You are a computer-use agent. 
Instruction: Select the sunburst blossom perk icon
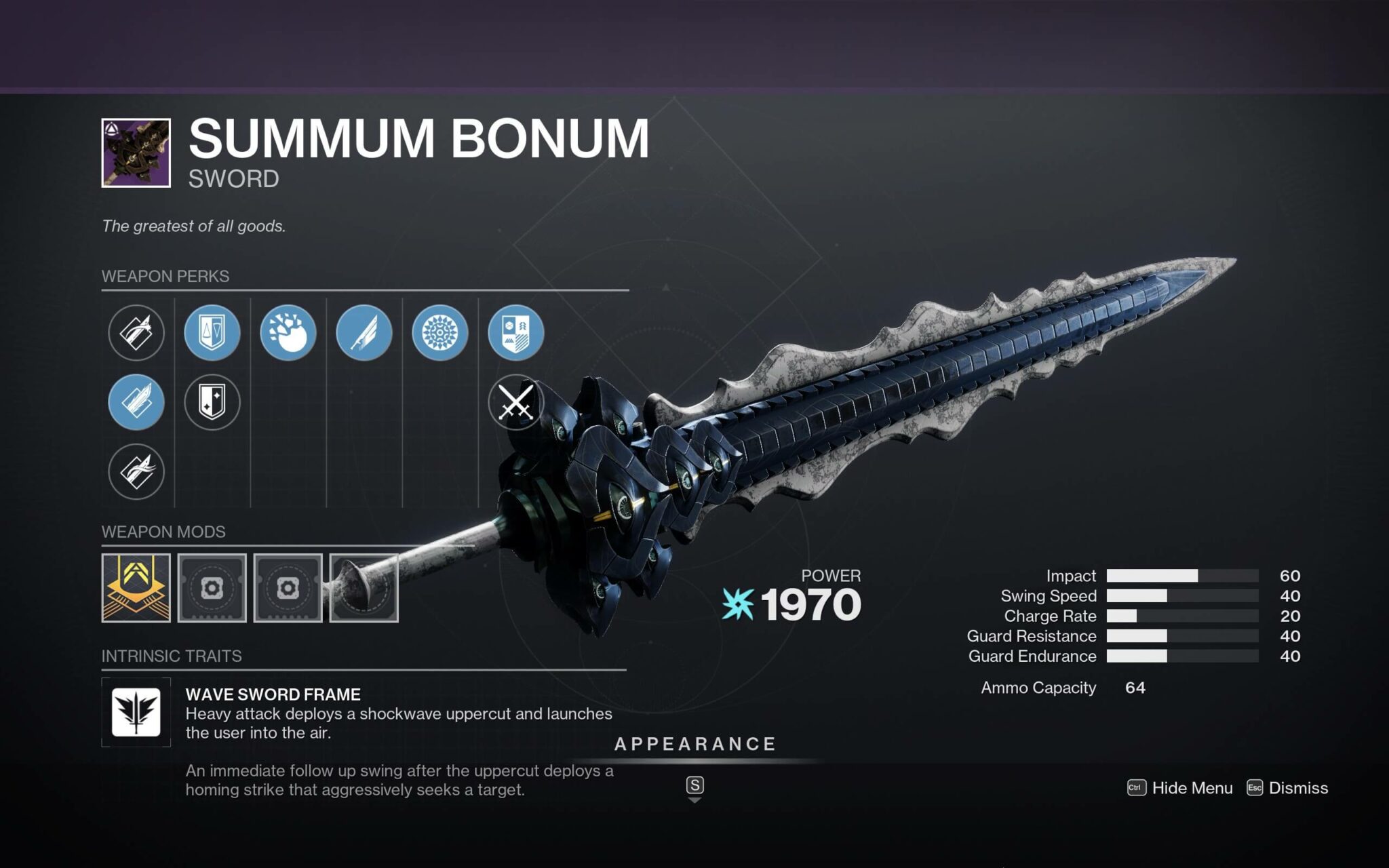pyautogui.click(x=440, y=332)
